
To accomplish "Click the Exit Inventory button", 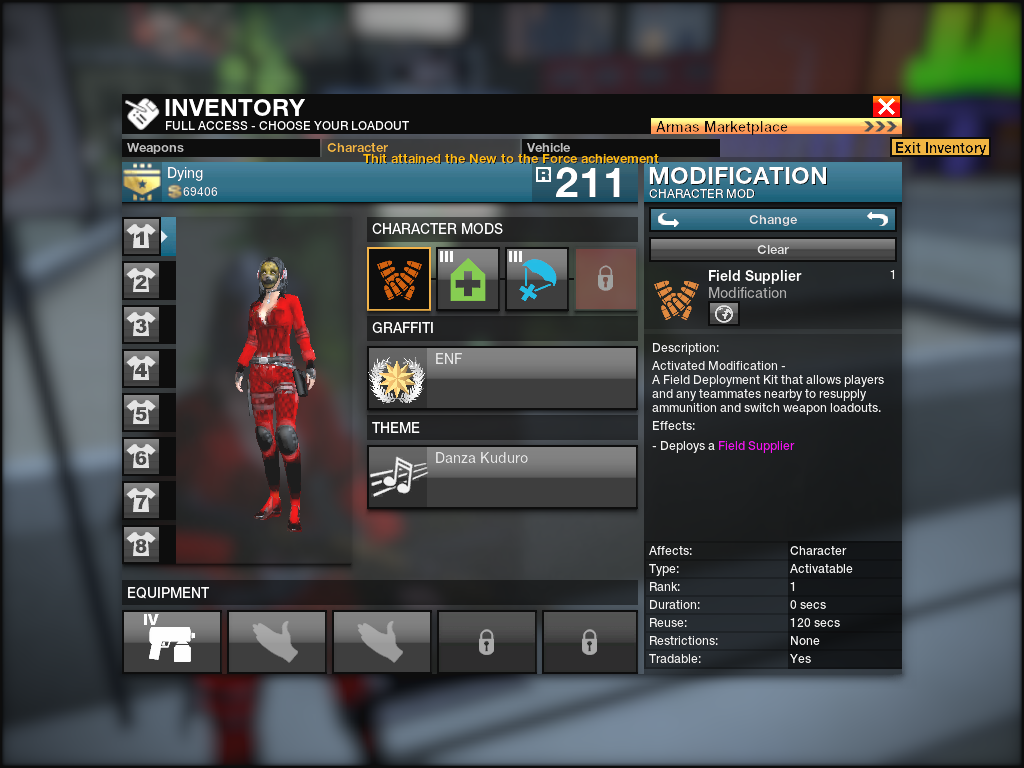I will coord(940,148).
